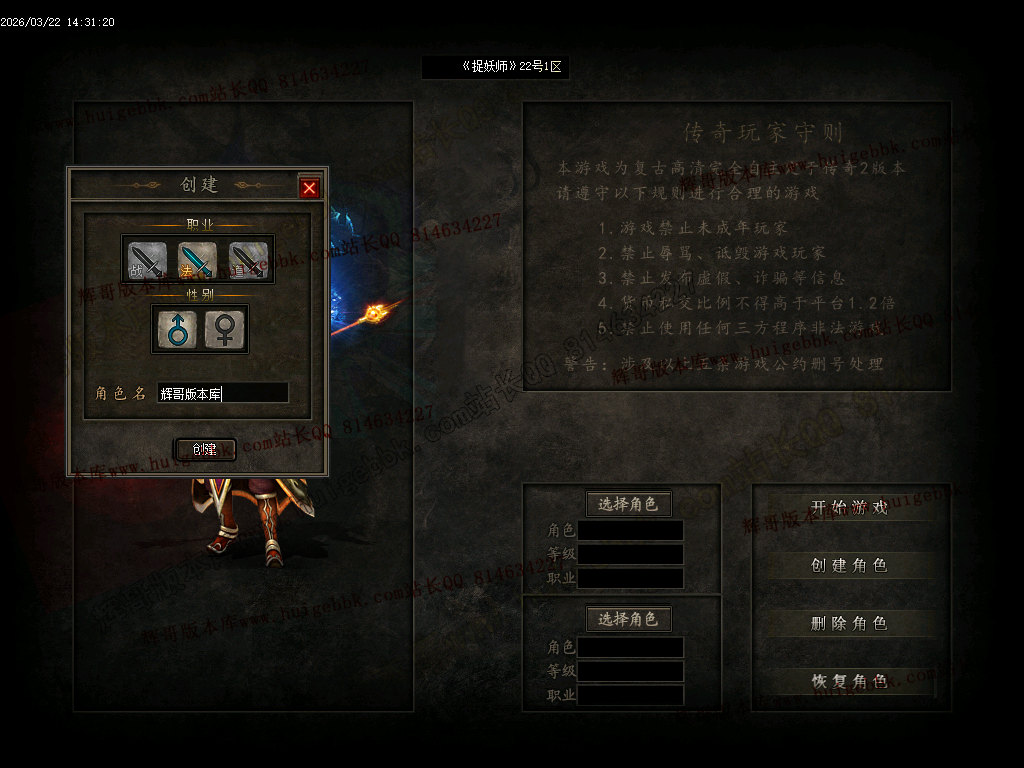This screenshot has width=1024, height=768.
Task: Select the male gender symbol
Action: 176,329
